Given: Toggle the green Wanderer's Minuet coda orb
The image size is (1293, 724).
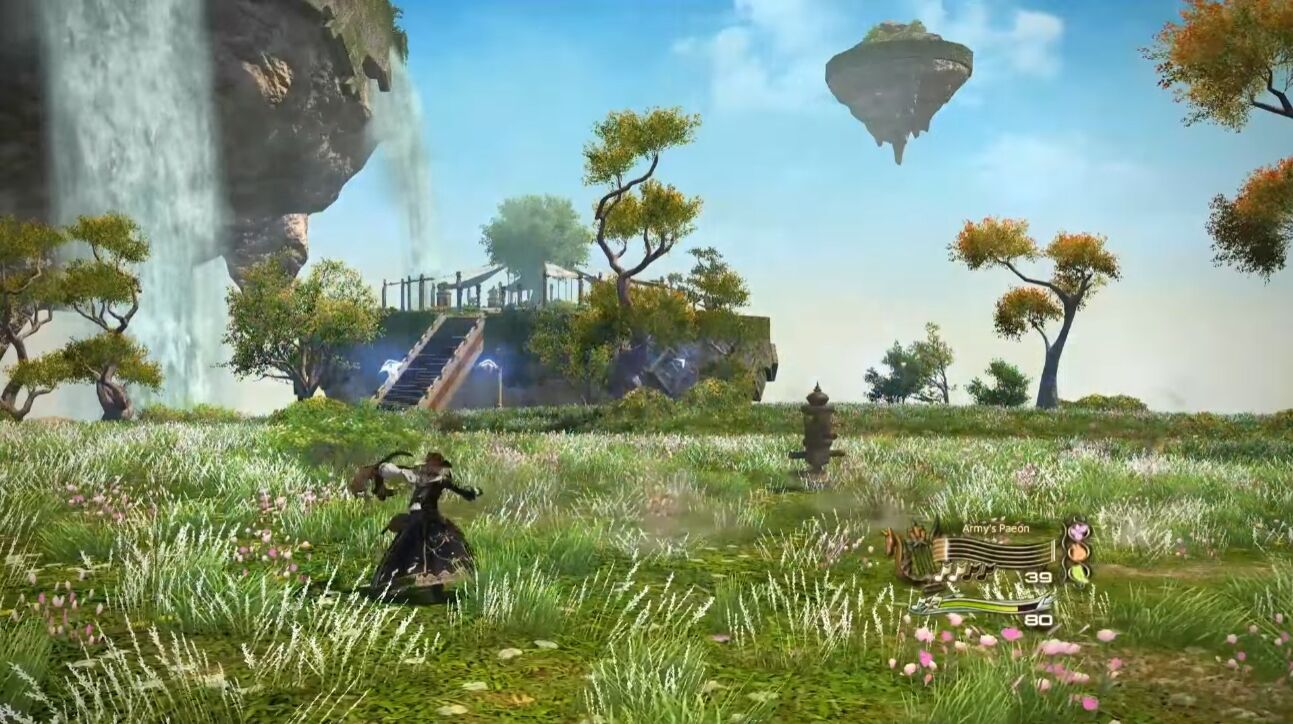Looking at the screenshot, I should (x=1079, y=573).
